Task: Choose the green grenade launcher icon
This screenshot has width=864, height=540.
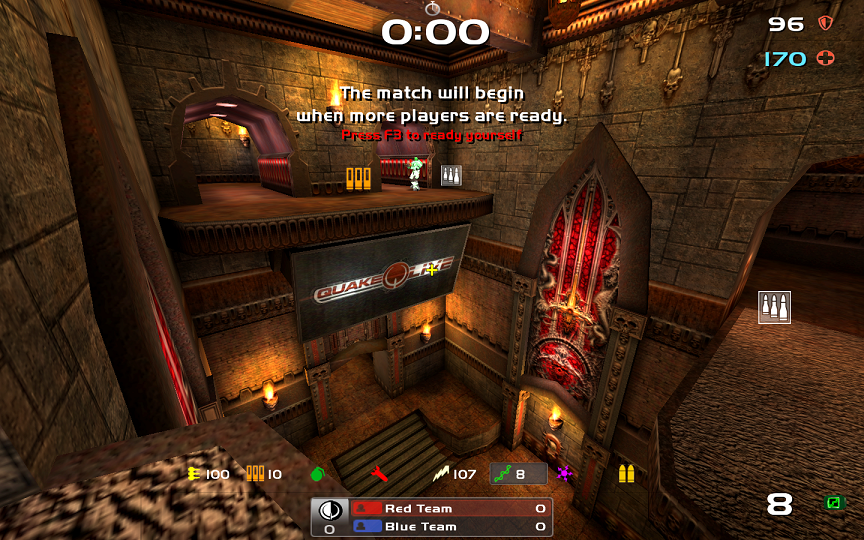Action: coord(318,474)
